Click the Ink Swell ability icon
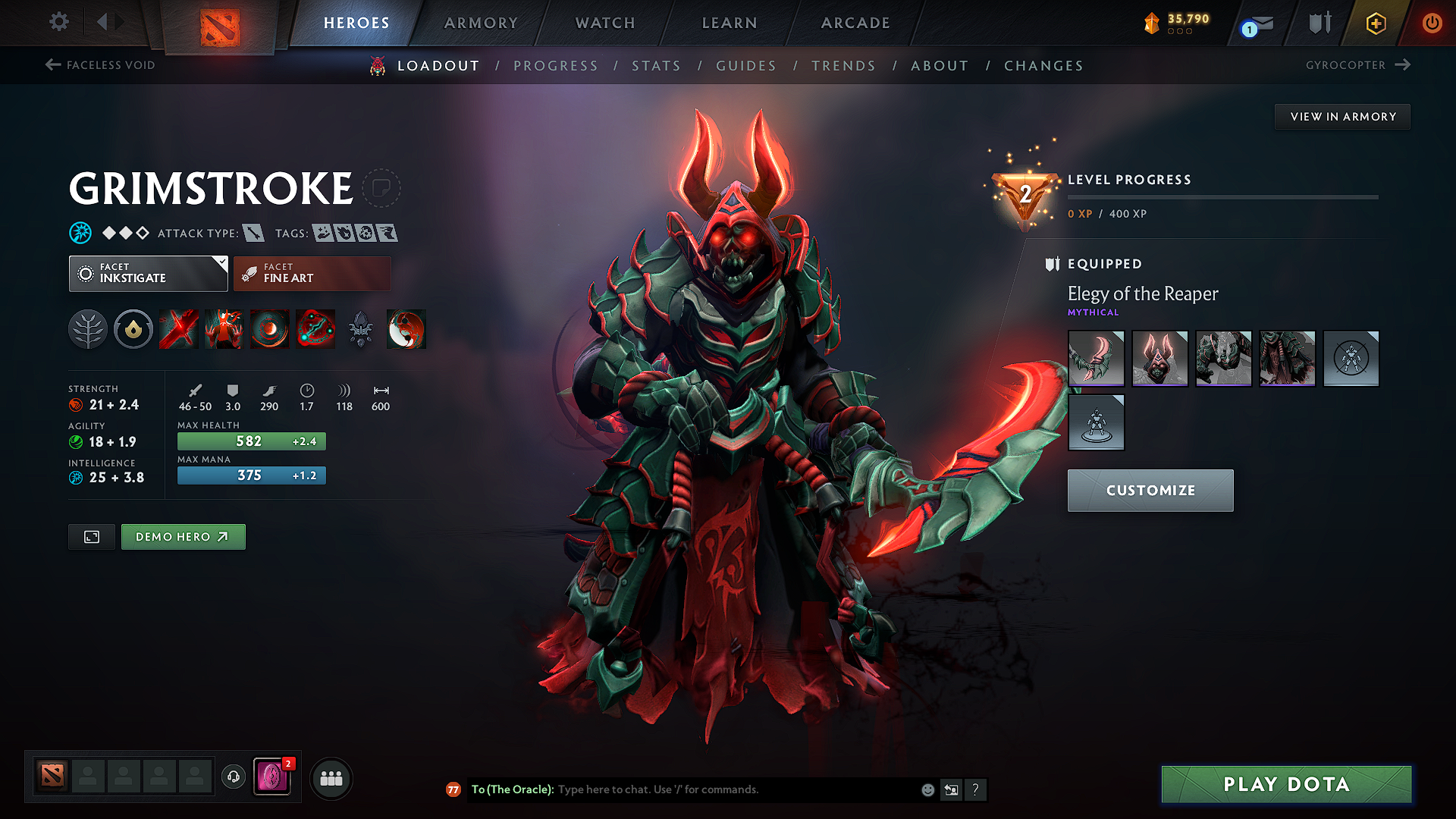The image size is (1456, 819). click(x=269, y=329)
